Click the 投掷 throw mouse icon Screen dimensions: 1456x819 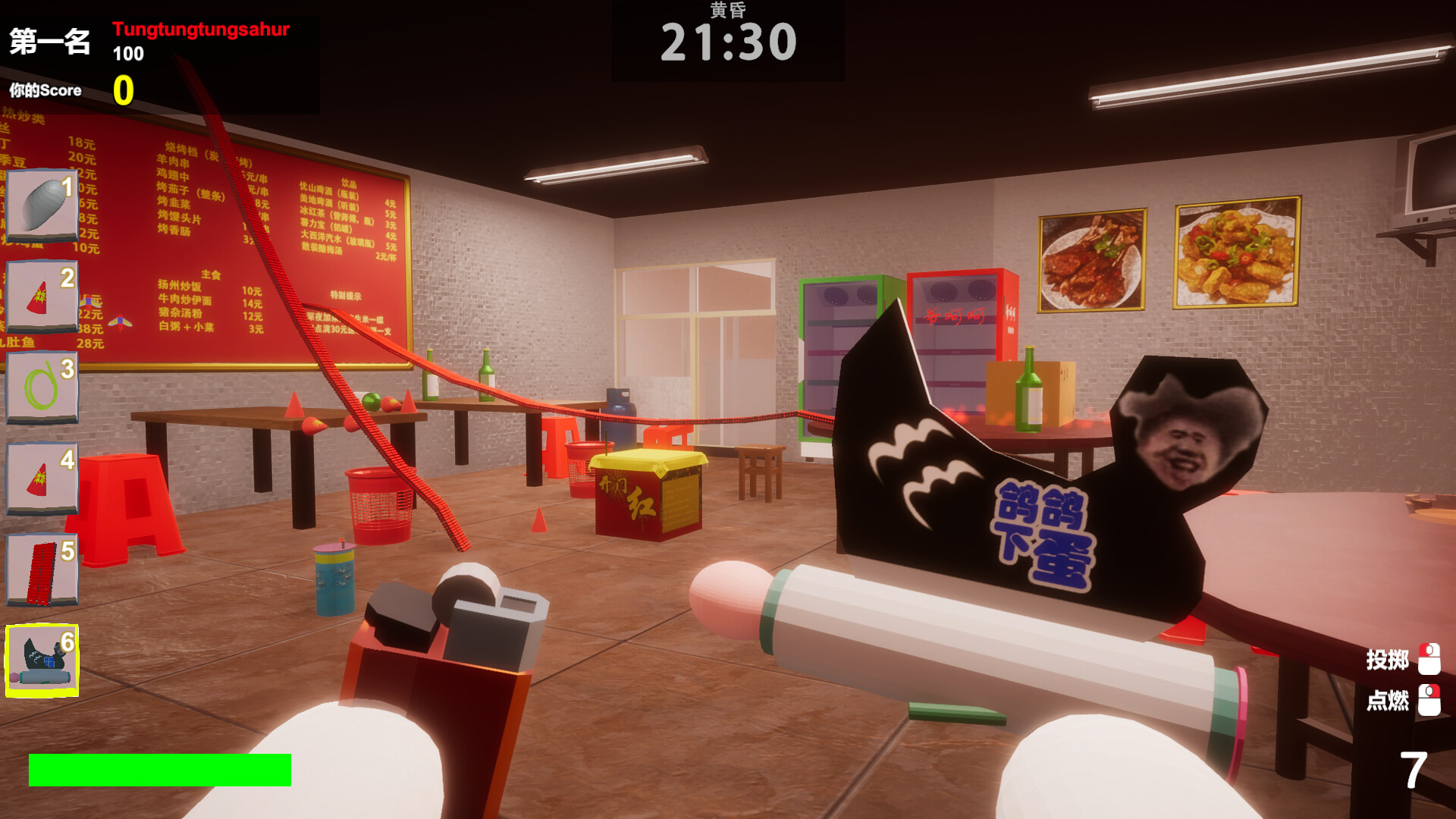(x=1429, y=661)
